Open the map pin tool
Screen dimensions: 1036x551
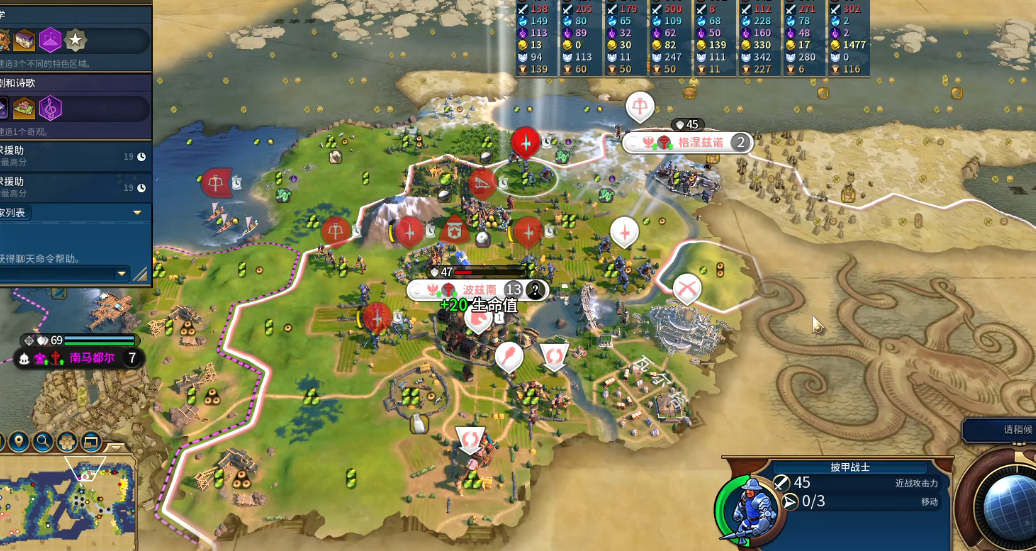18,441
